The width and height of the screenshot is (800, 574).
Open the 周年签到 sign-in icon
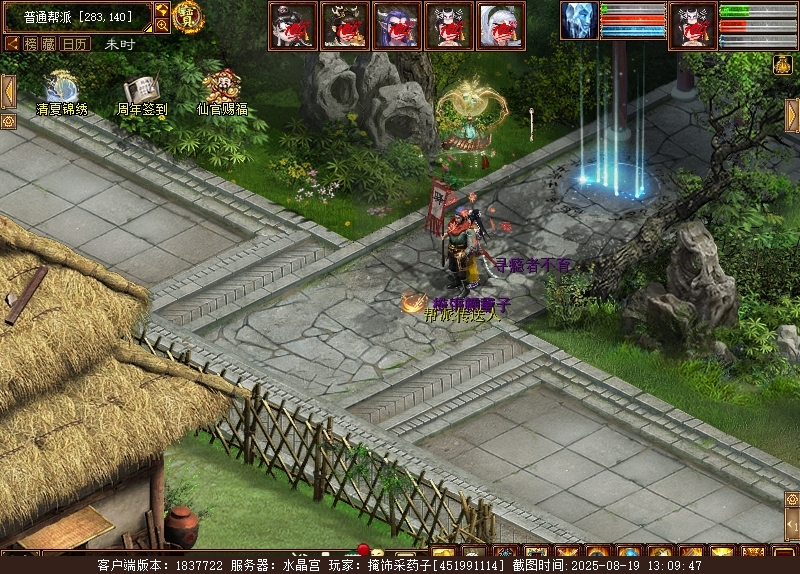[x=142, y=90]
